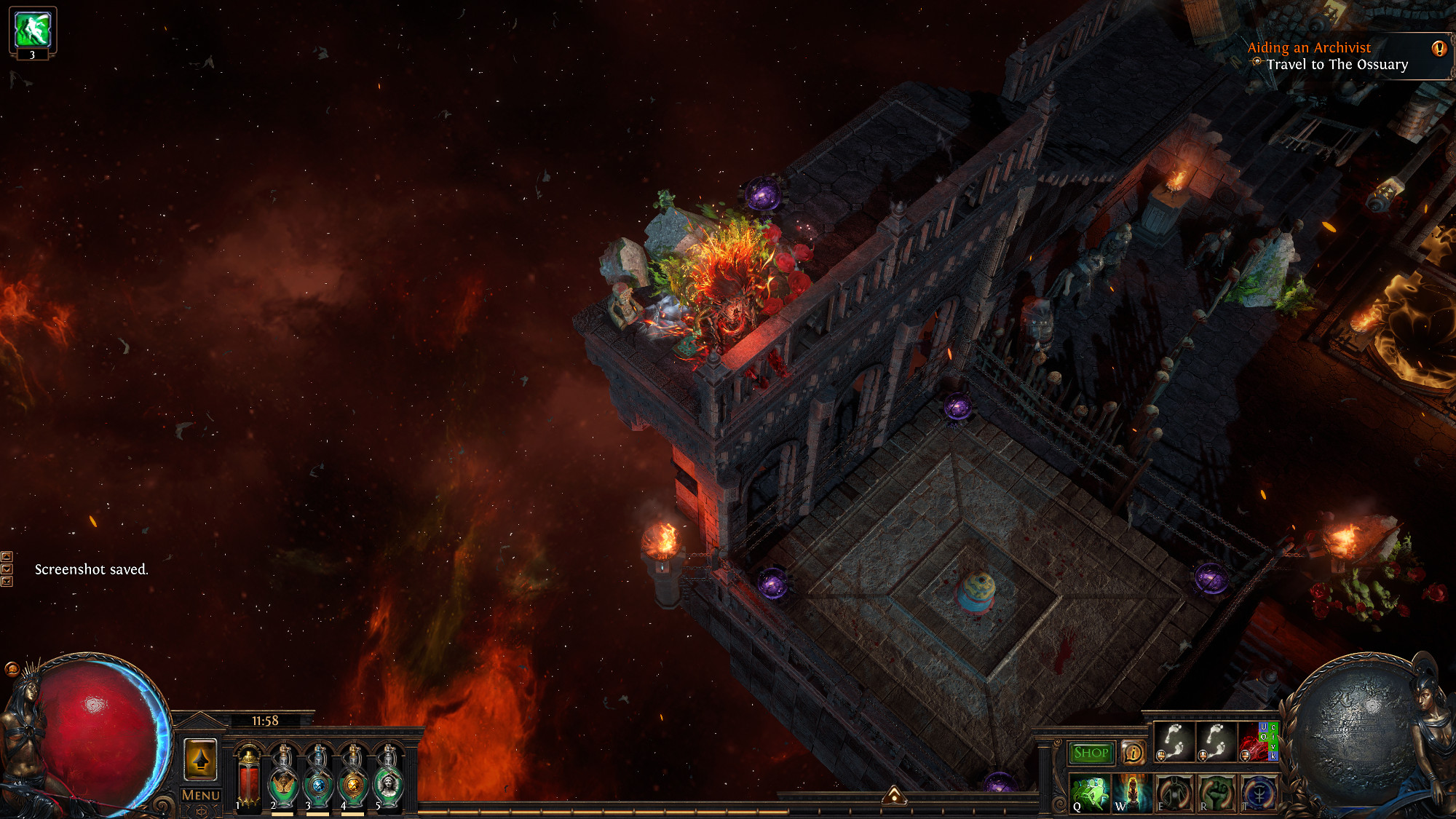
Task: Use the winged-emblem flask in slot 2
Action: tap(283, 779)
